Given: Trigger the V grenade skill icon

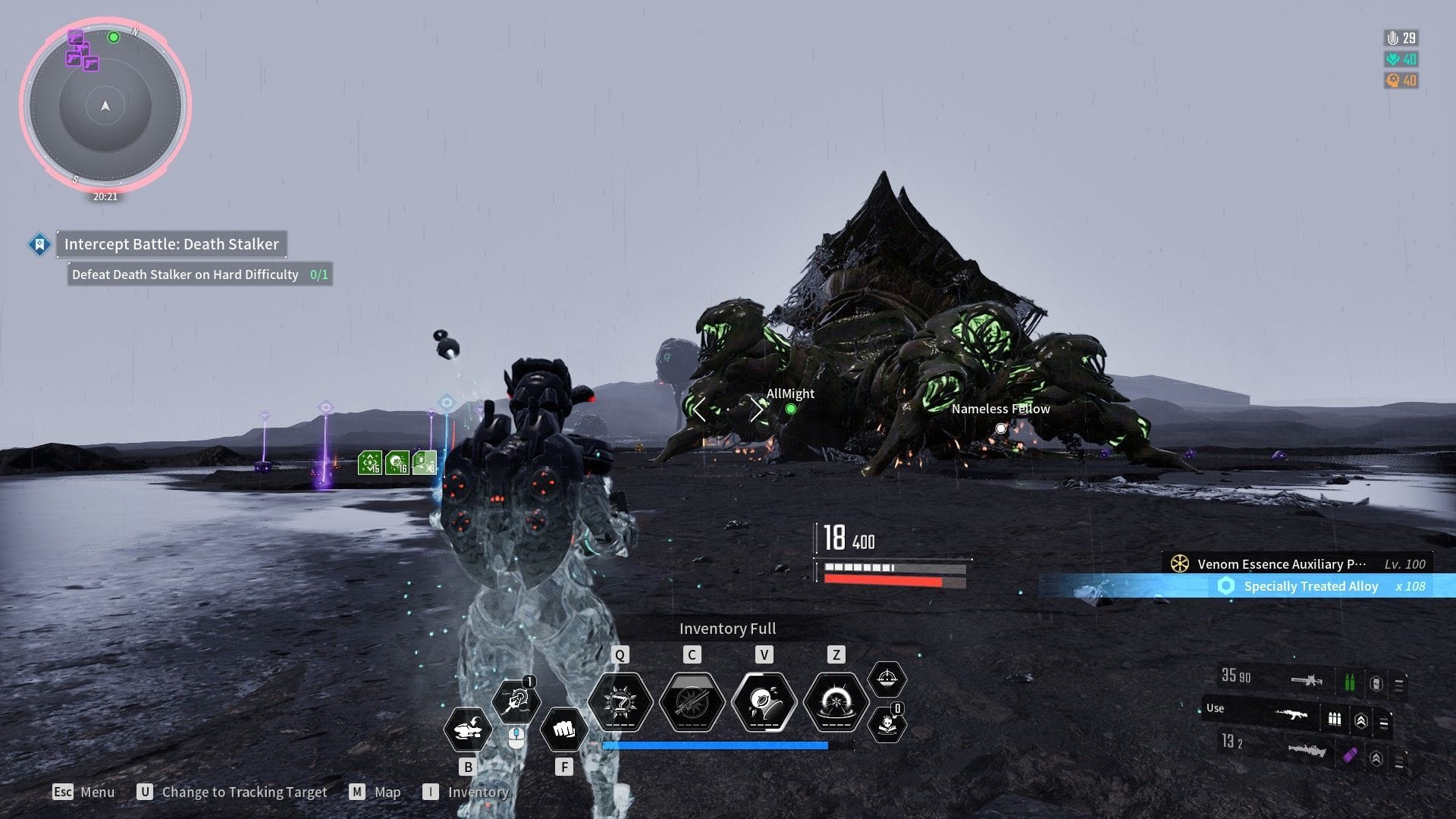Looking at the screenshot, I should (x=764, y=701).
